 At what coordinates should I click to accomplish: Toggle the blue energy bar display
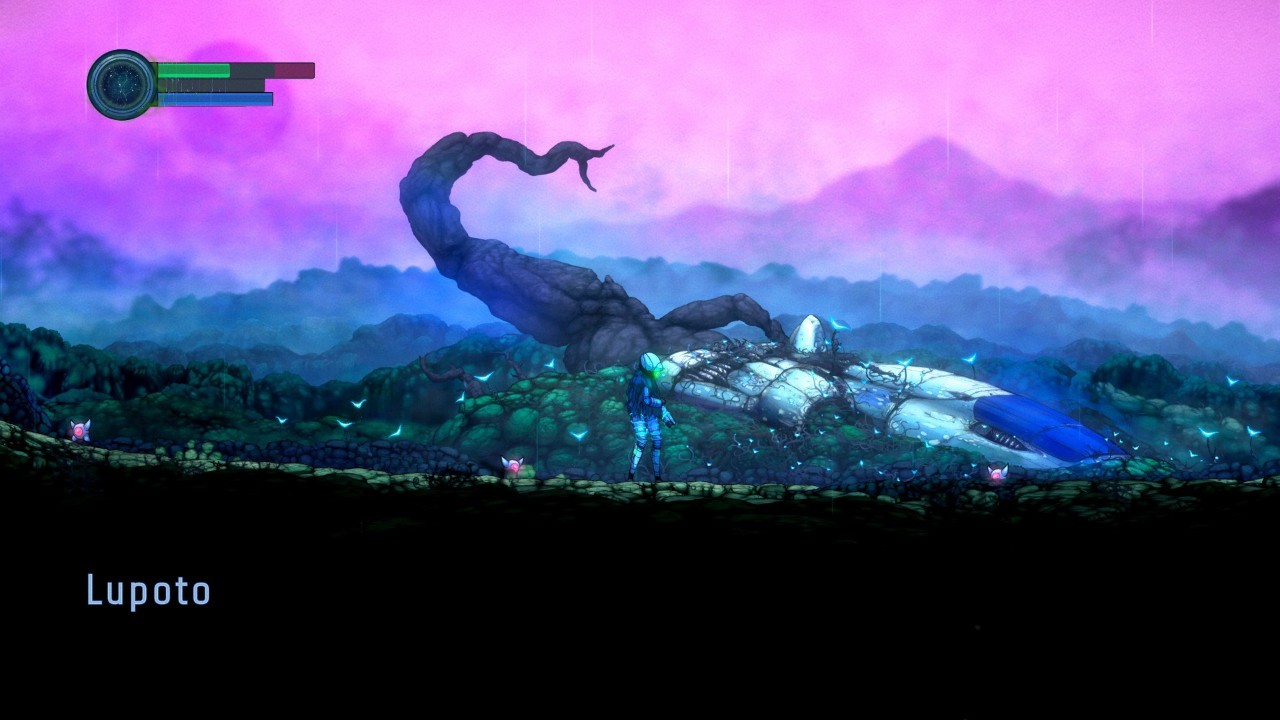[x=215, y=101]
